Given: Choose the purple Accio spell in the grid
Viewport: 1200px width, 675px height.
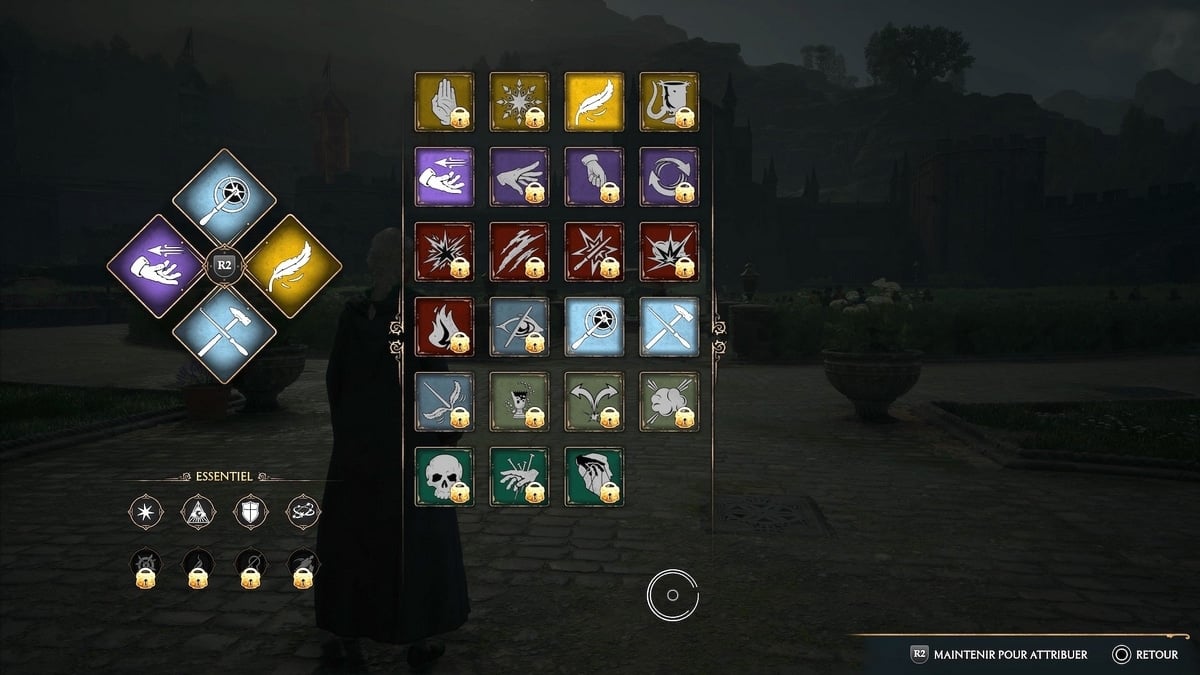Looking at the screenshot, I should click(x=443, y=176).
